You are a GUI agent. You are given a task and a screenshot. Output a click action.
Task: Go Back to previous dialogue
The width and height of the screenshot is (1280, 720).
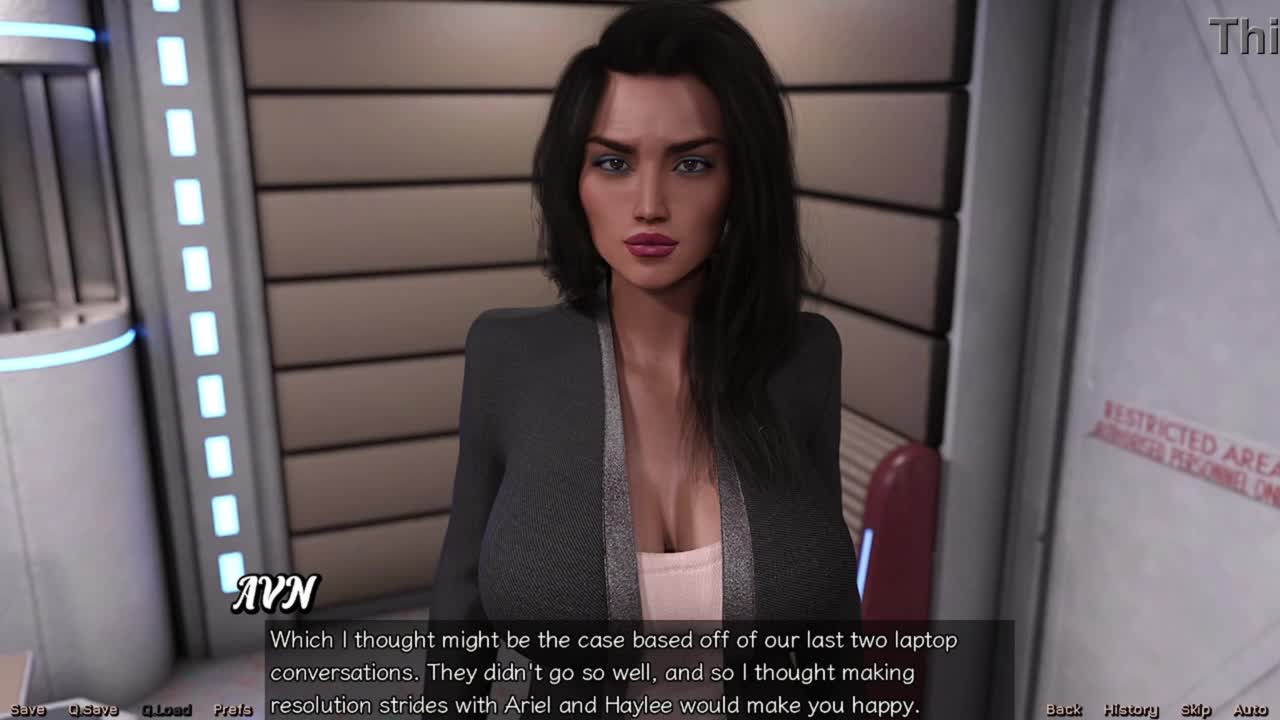click(1063, 710)
